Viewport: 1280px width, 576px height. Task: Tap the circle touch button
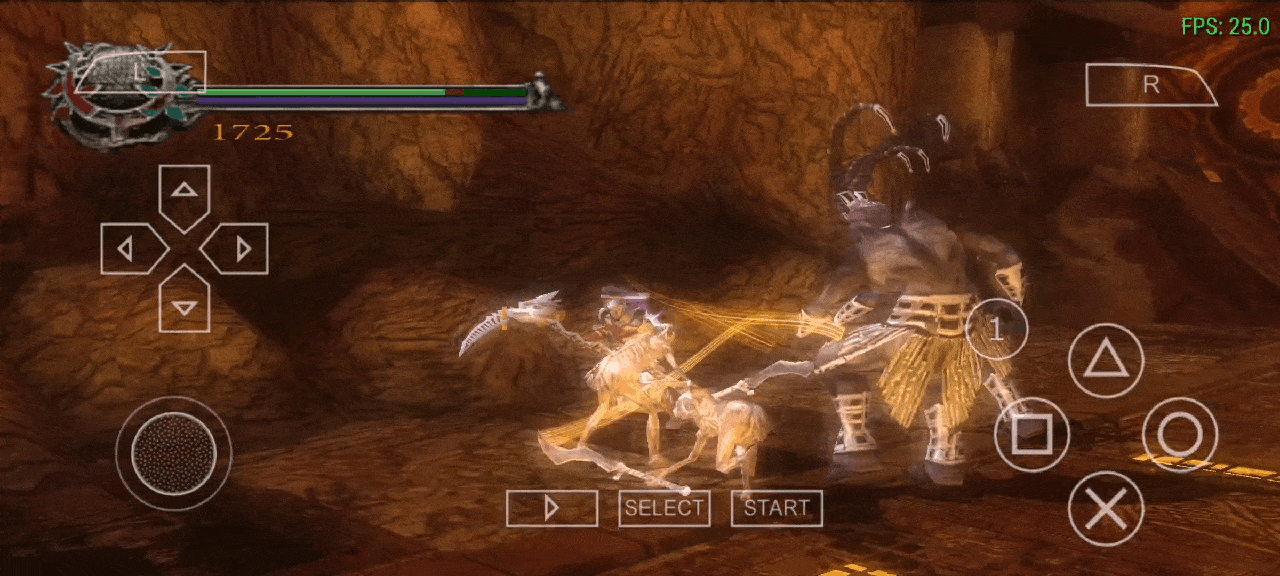pos(1180,435)
